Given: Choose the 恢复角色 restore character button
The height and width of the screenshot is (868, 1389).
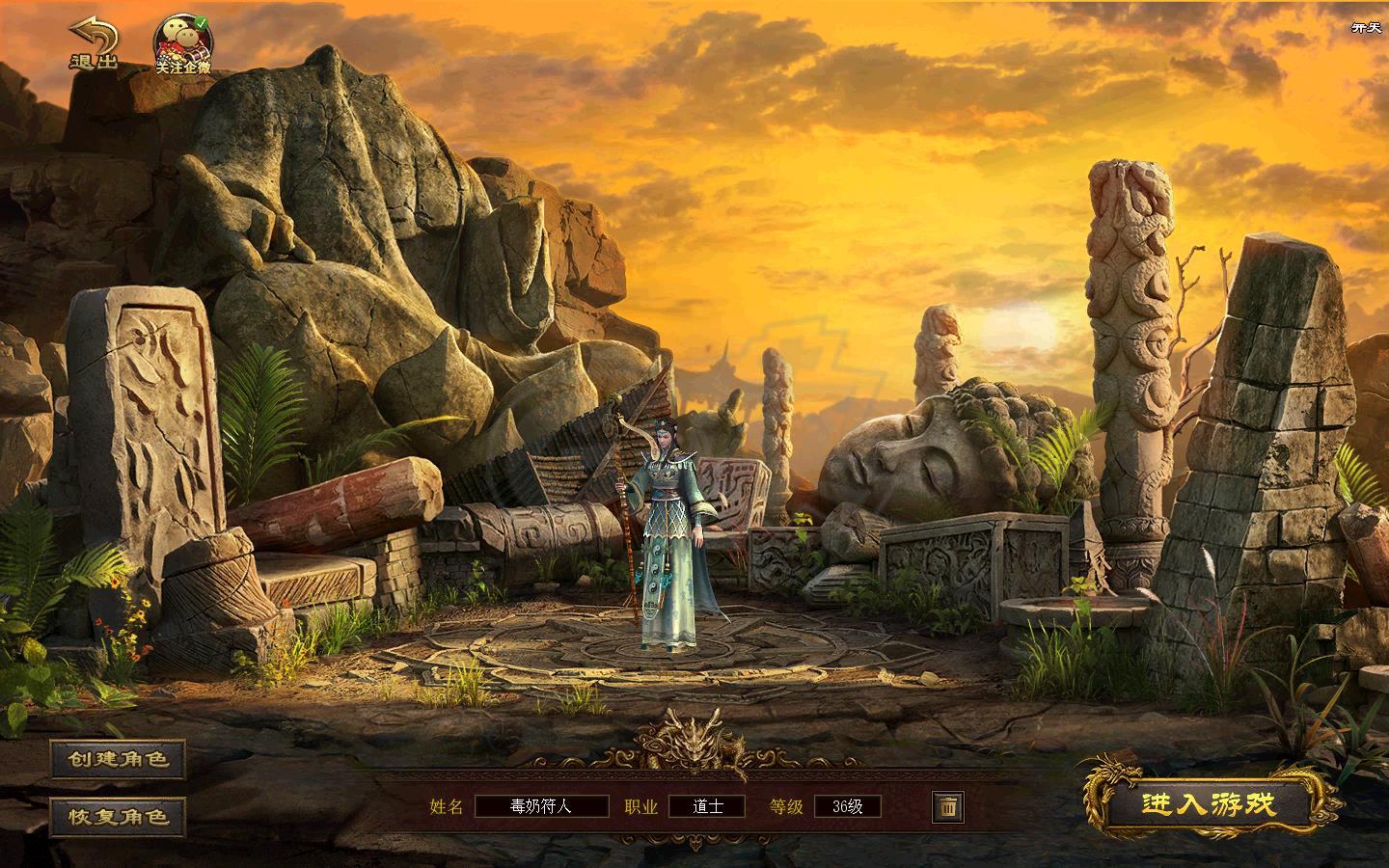Looking at the screenshot, I should click(118, 817).
